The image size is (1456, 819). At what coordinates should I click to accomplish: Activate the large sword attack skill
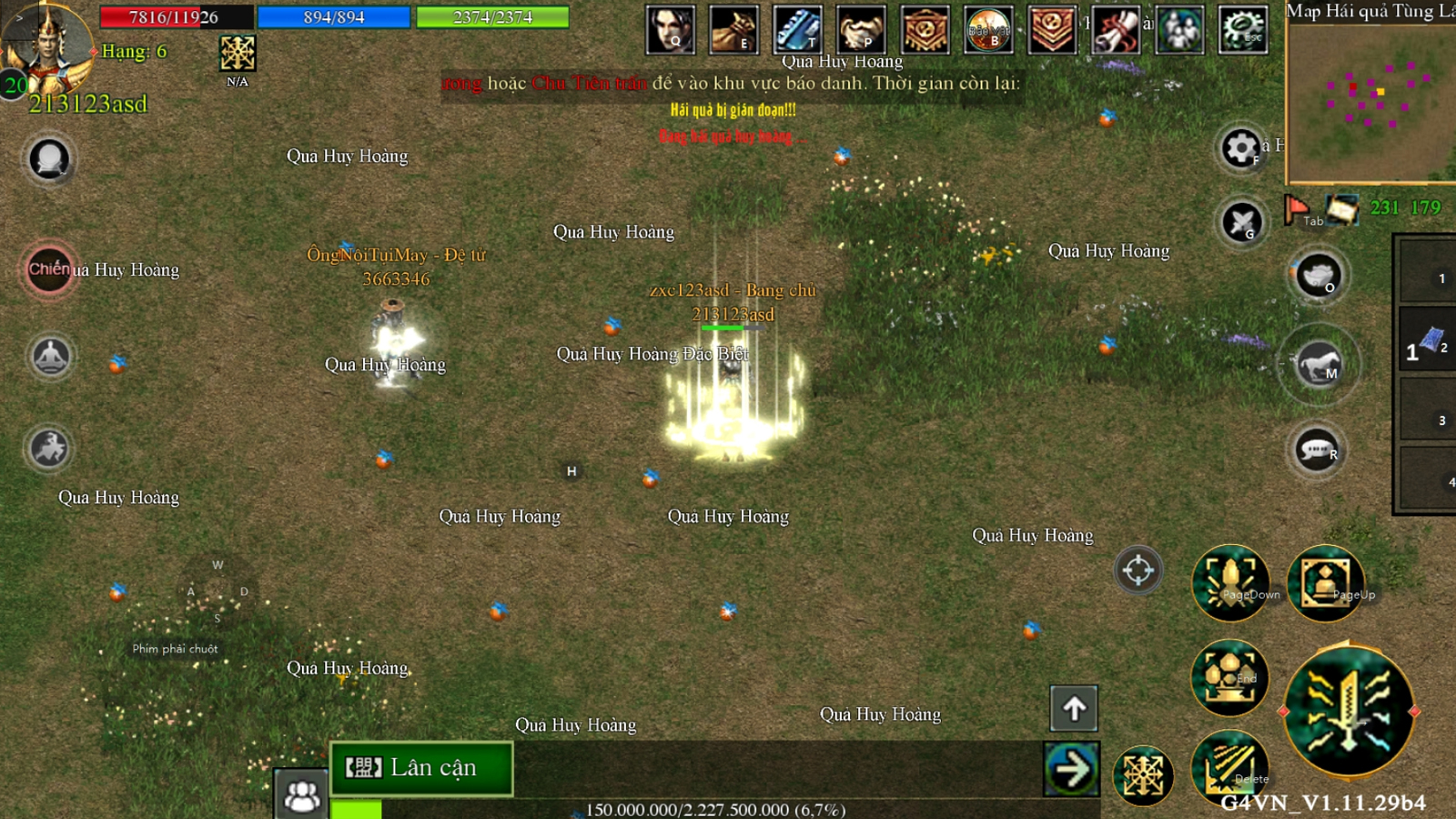1349,711
